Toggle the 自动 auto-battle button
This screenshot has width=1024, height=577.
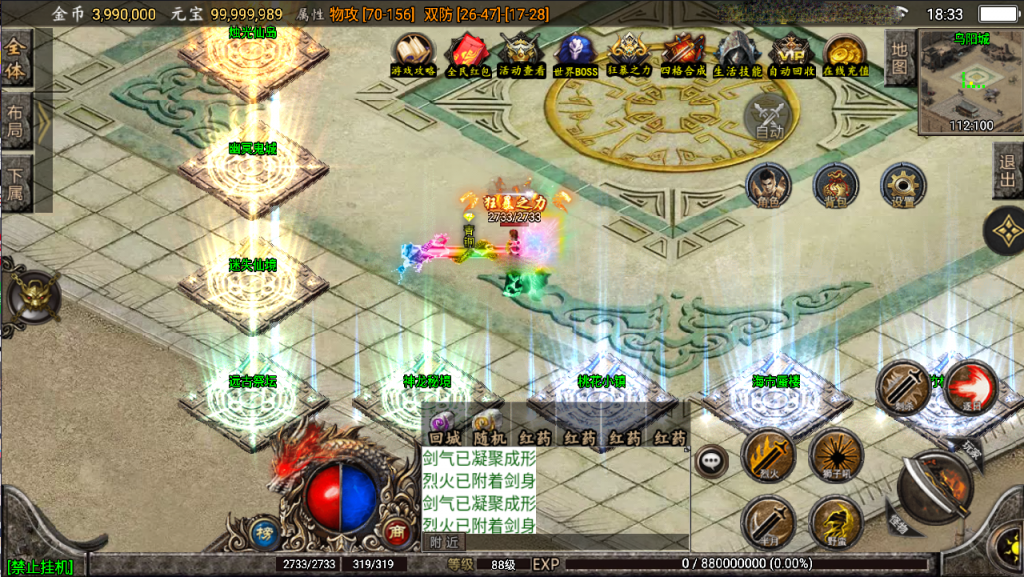pos(769,119)
